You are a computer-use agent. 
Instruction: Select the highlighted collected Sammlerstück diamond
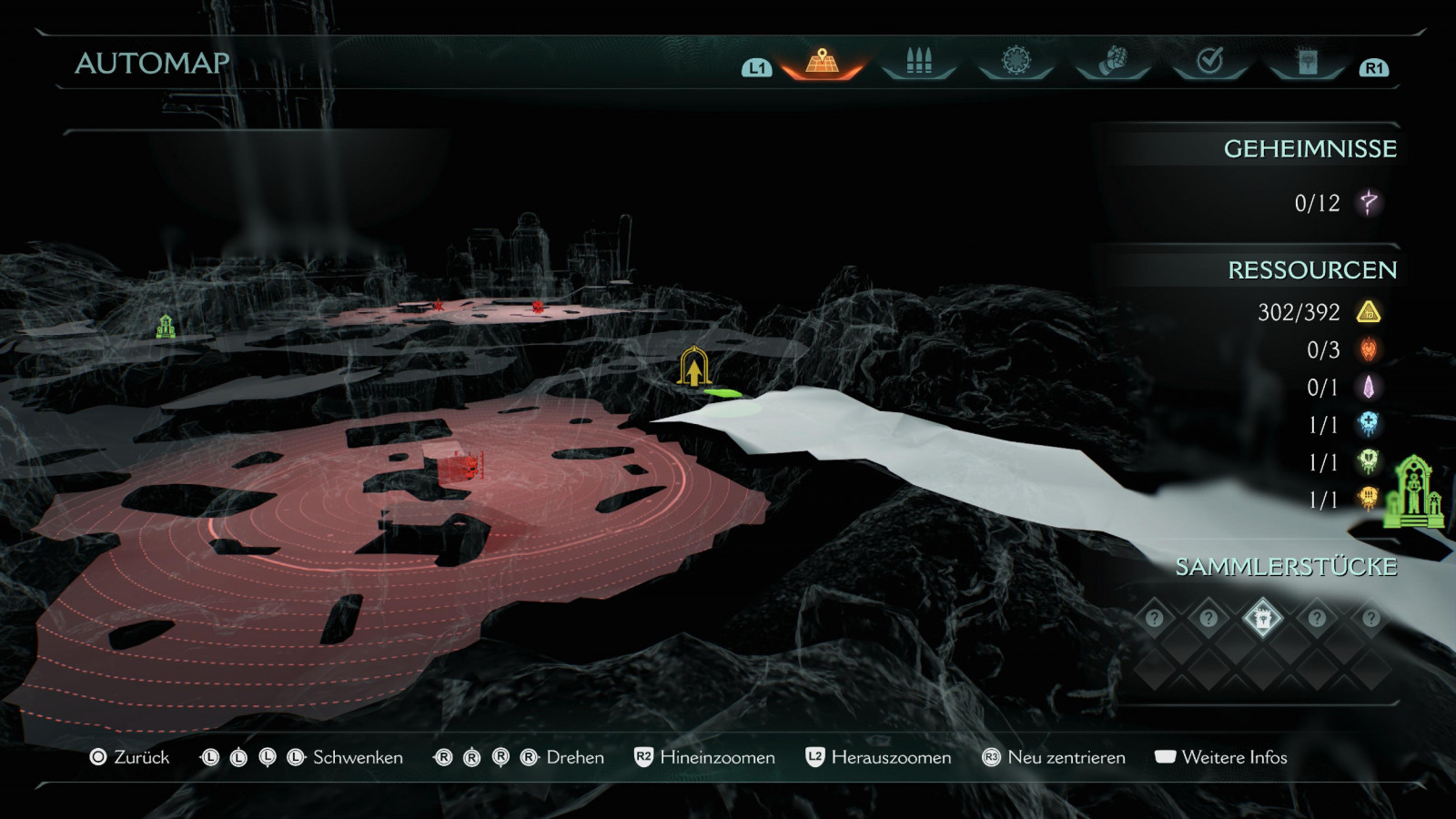1262,619
